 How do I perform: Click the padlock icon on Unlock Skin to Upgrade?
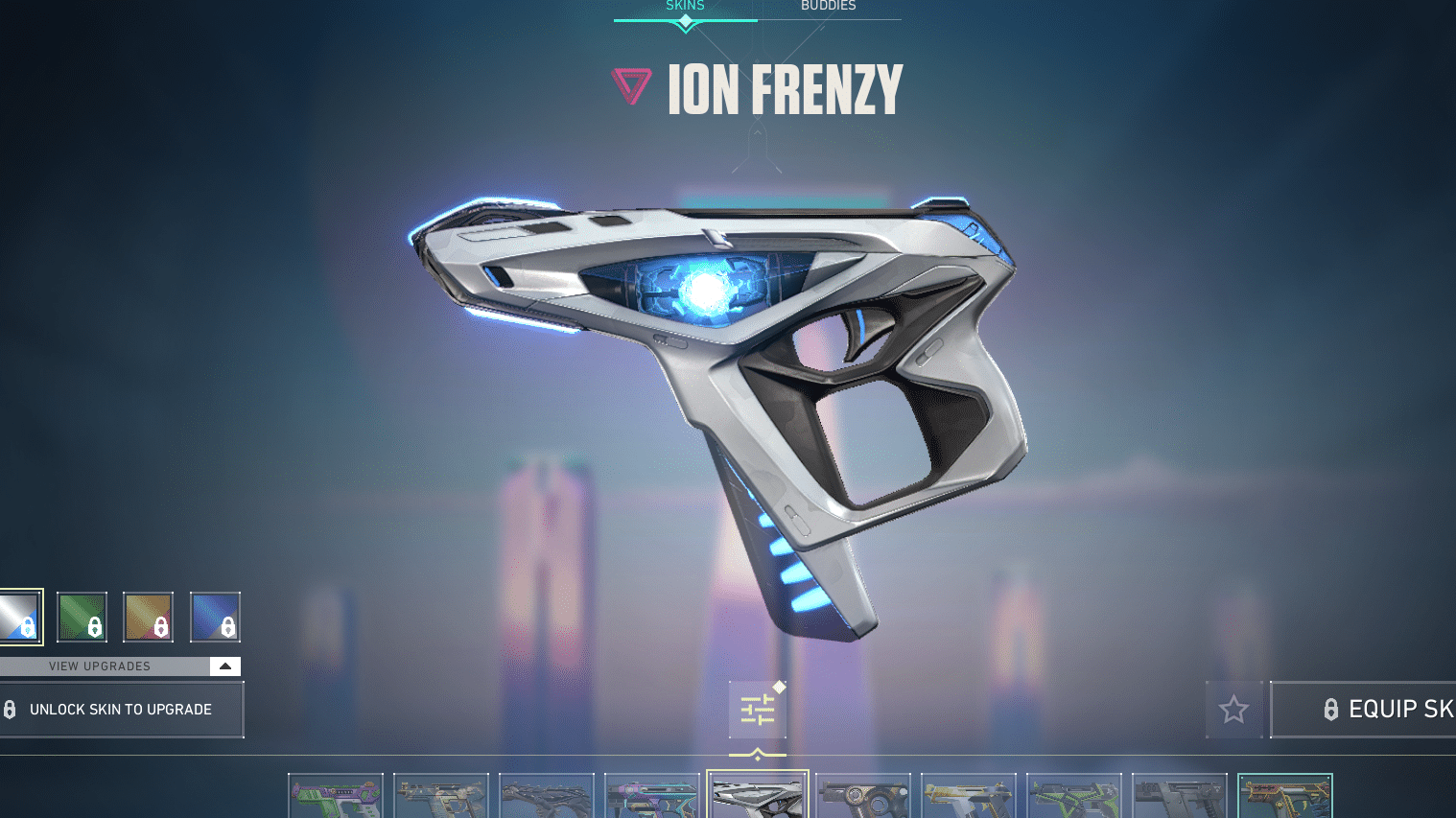12,709
